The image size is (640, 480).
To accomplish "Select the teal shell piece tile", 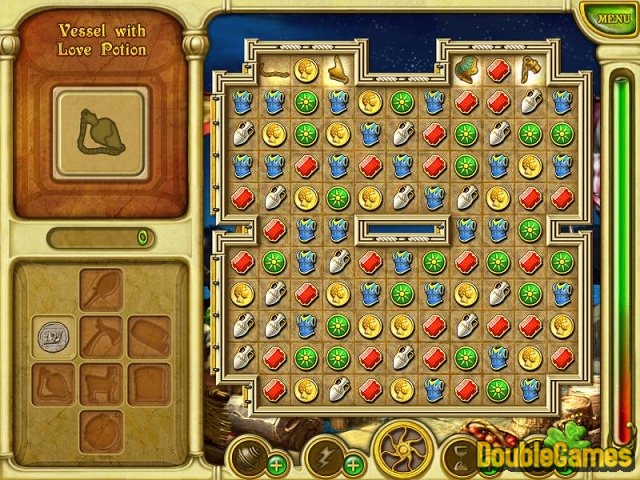I will (x=466, y=69).
